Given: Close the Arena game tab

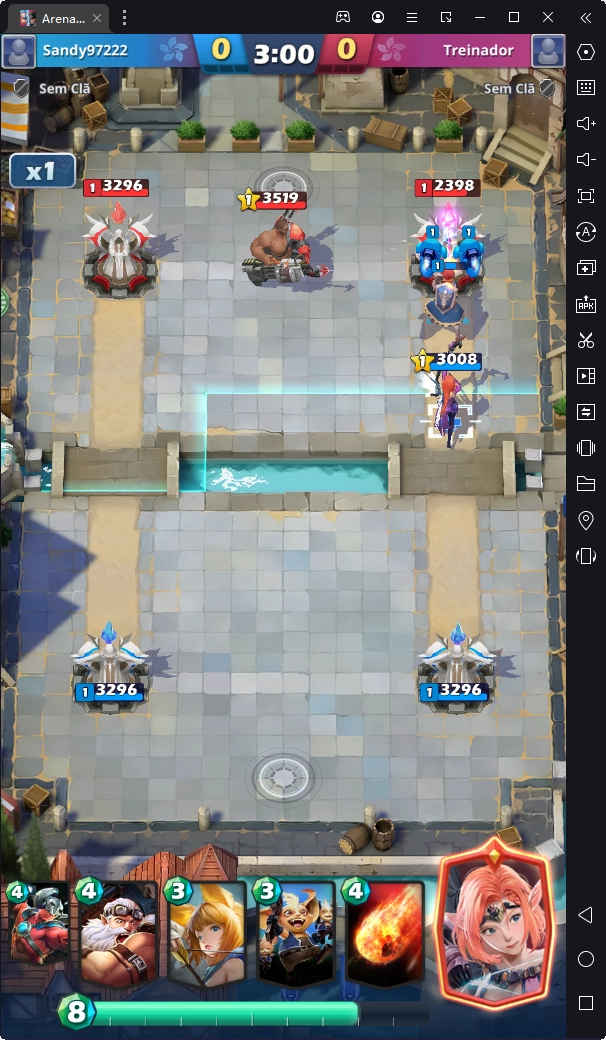Looking at the screenshot, I should pos(97,17).
